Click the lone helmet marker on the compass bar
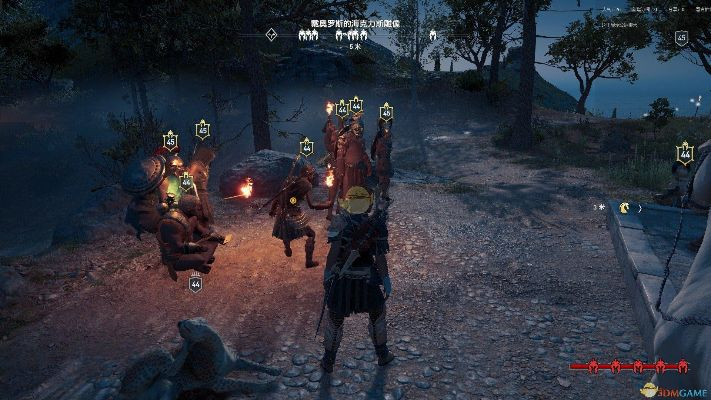Image resolution: width=711 pixels, height=400 pixels. [x=433, y=34]
